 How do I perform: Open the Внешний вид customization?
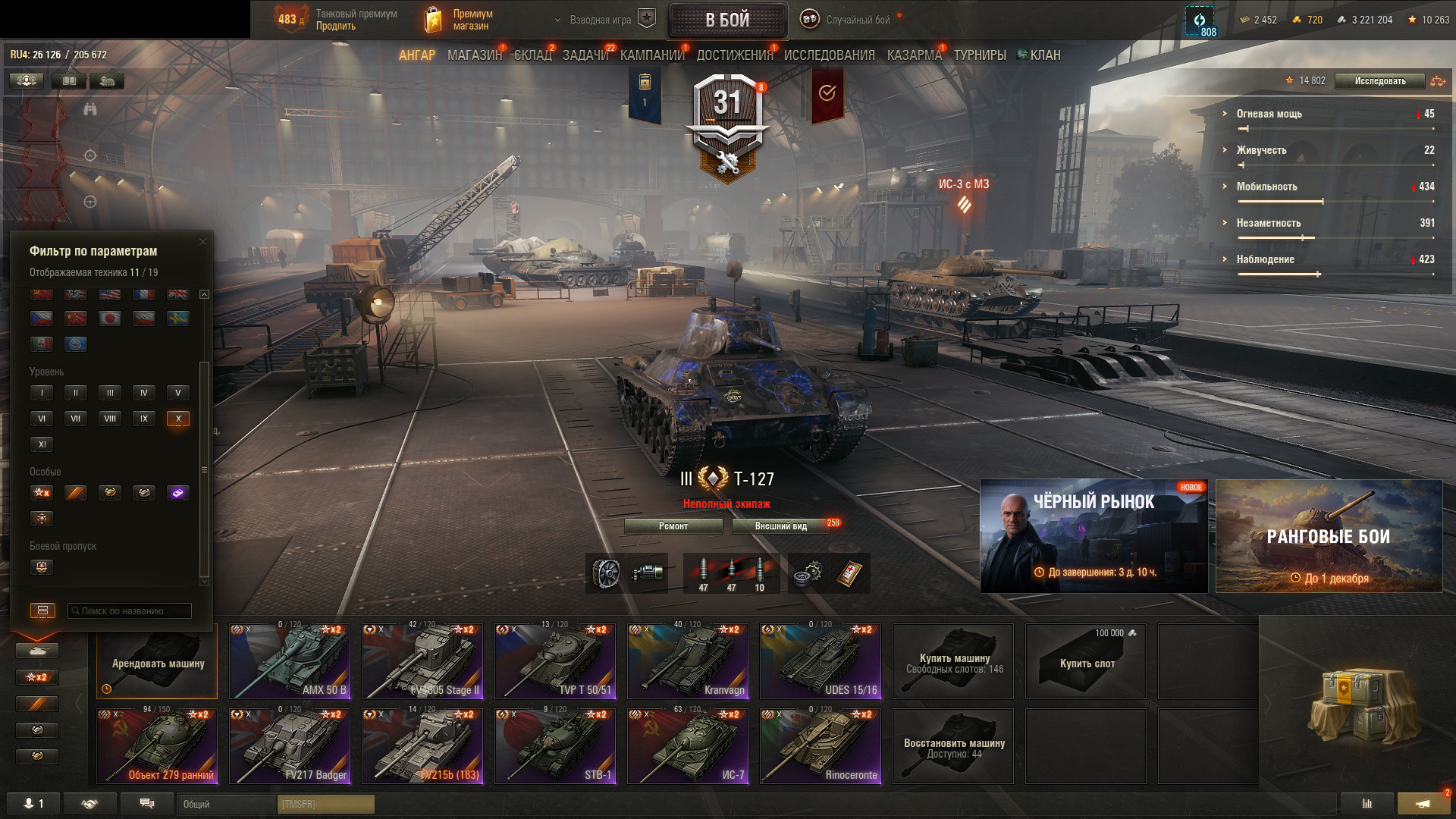[781, 526]
